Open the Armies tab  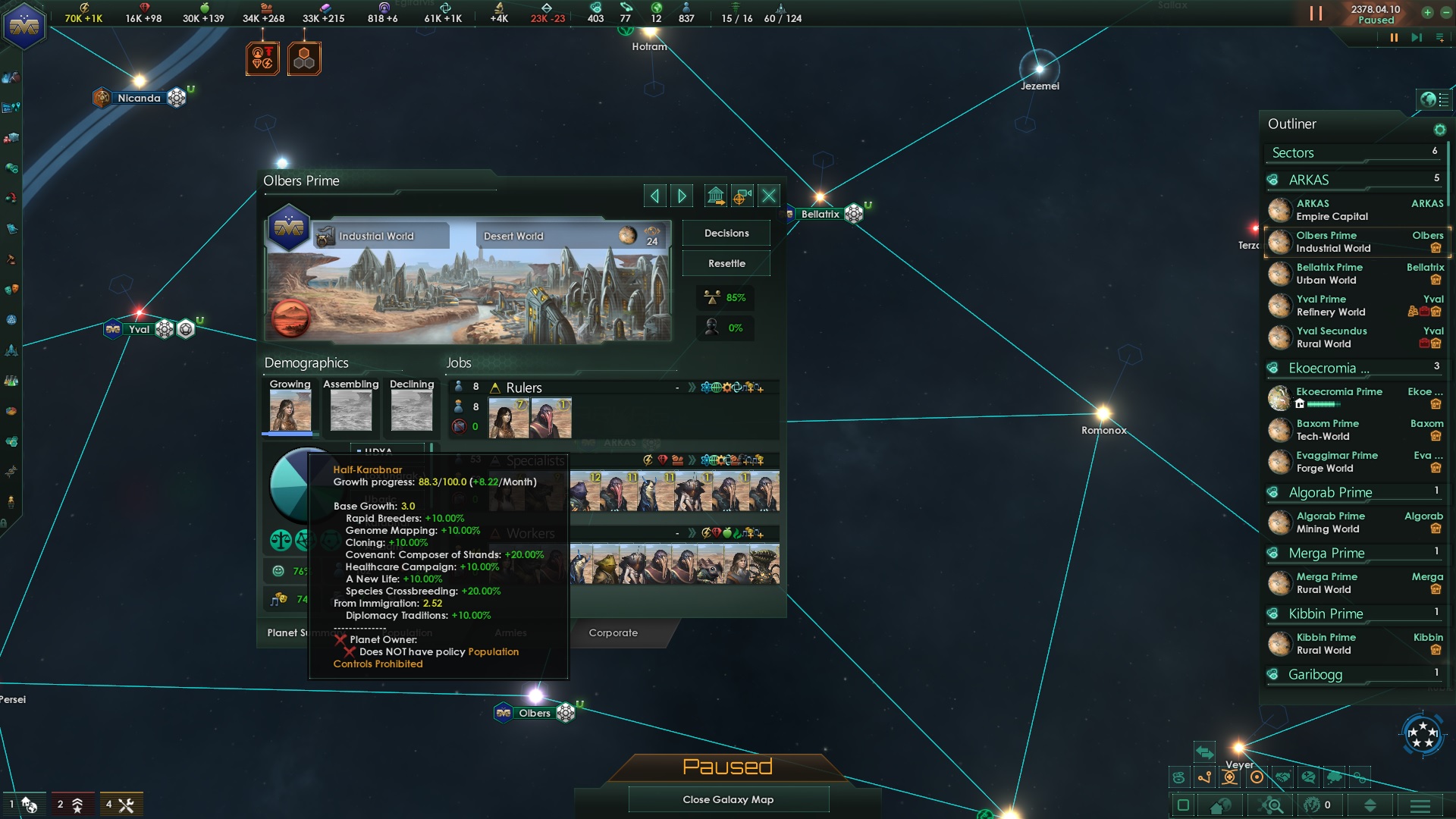point(512,632)
